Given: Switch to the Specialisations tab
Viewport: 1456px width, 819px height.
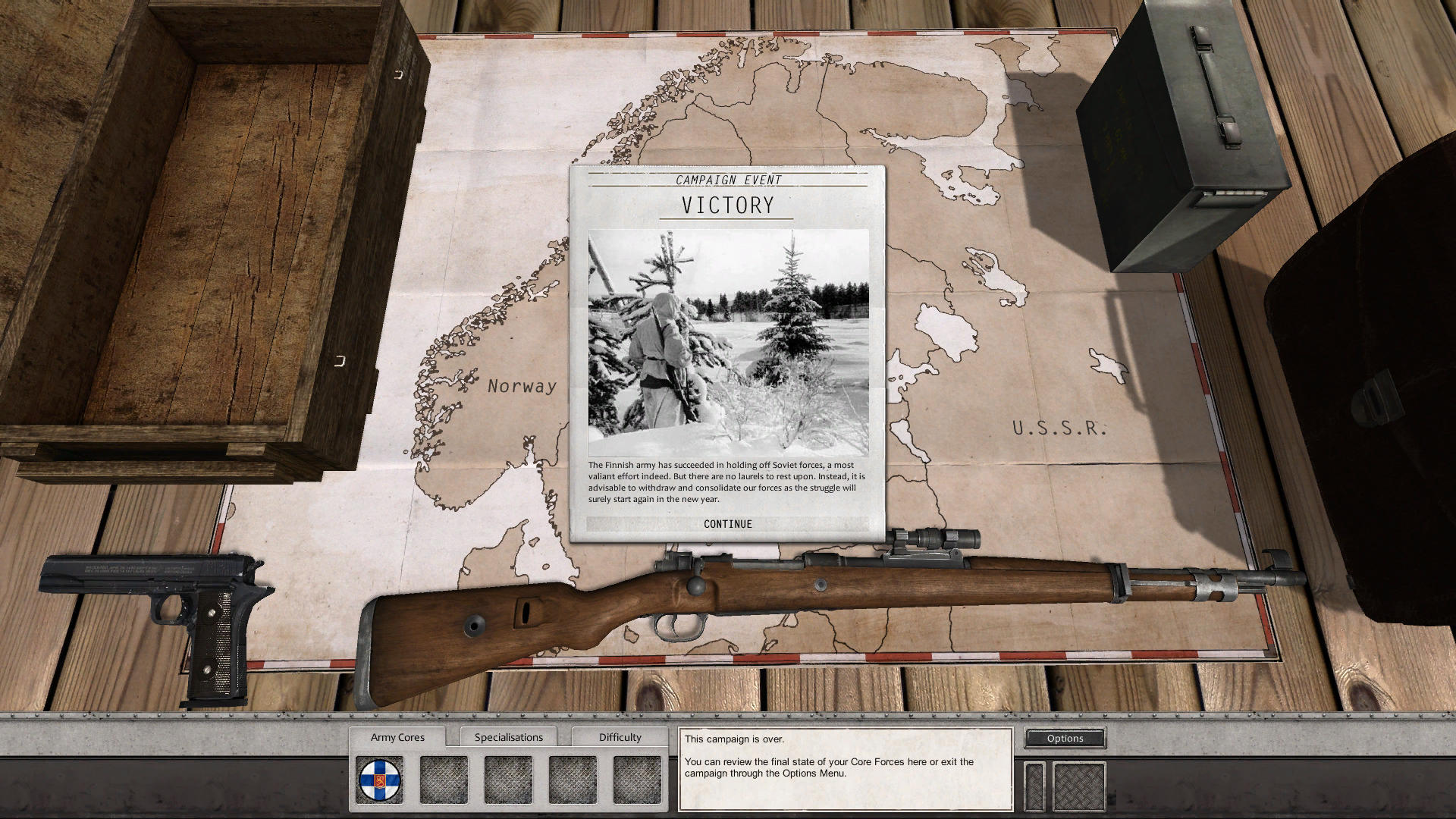Looking at the screenshot, I should point(508,736).
